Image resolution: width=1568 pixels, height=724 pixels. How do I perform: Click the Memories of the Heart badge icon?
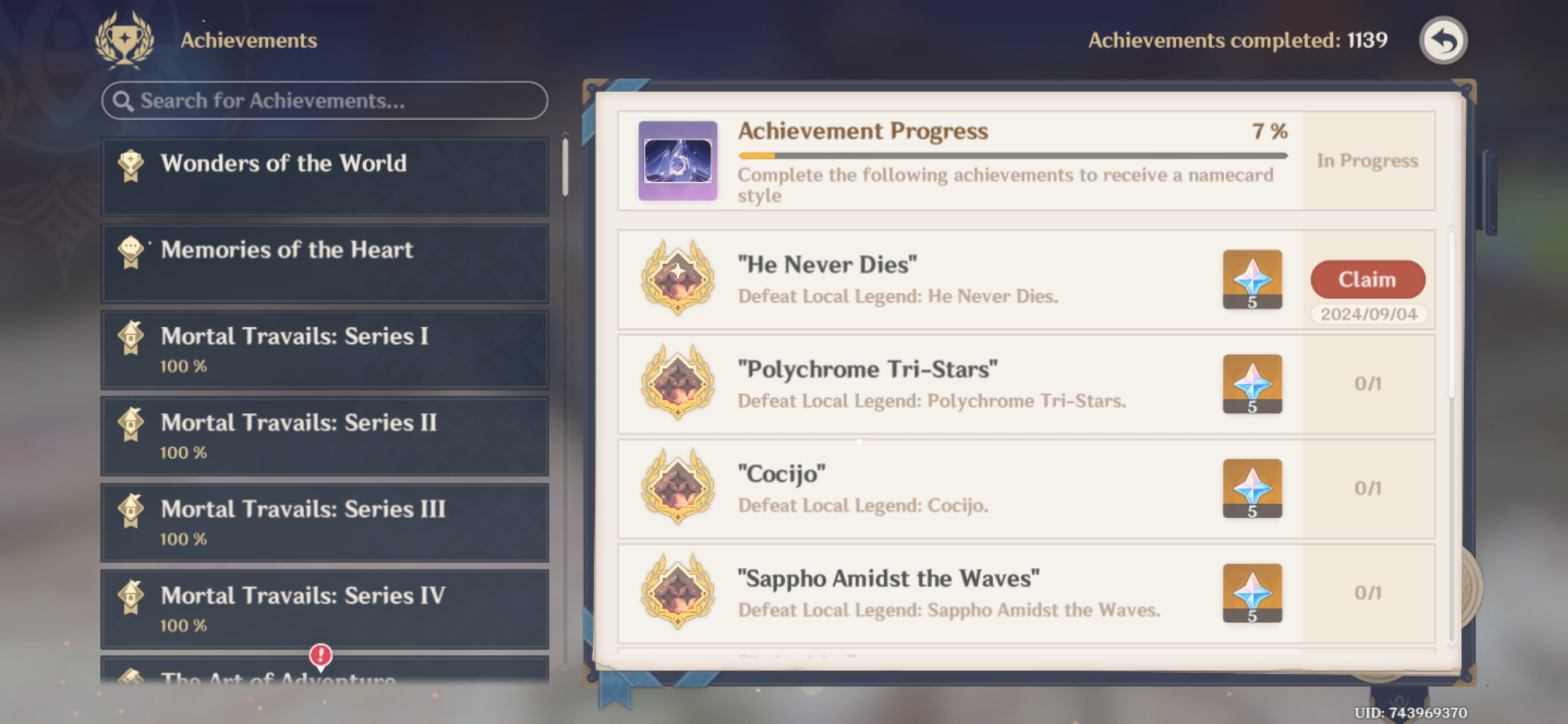131,250
